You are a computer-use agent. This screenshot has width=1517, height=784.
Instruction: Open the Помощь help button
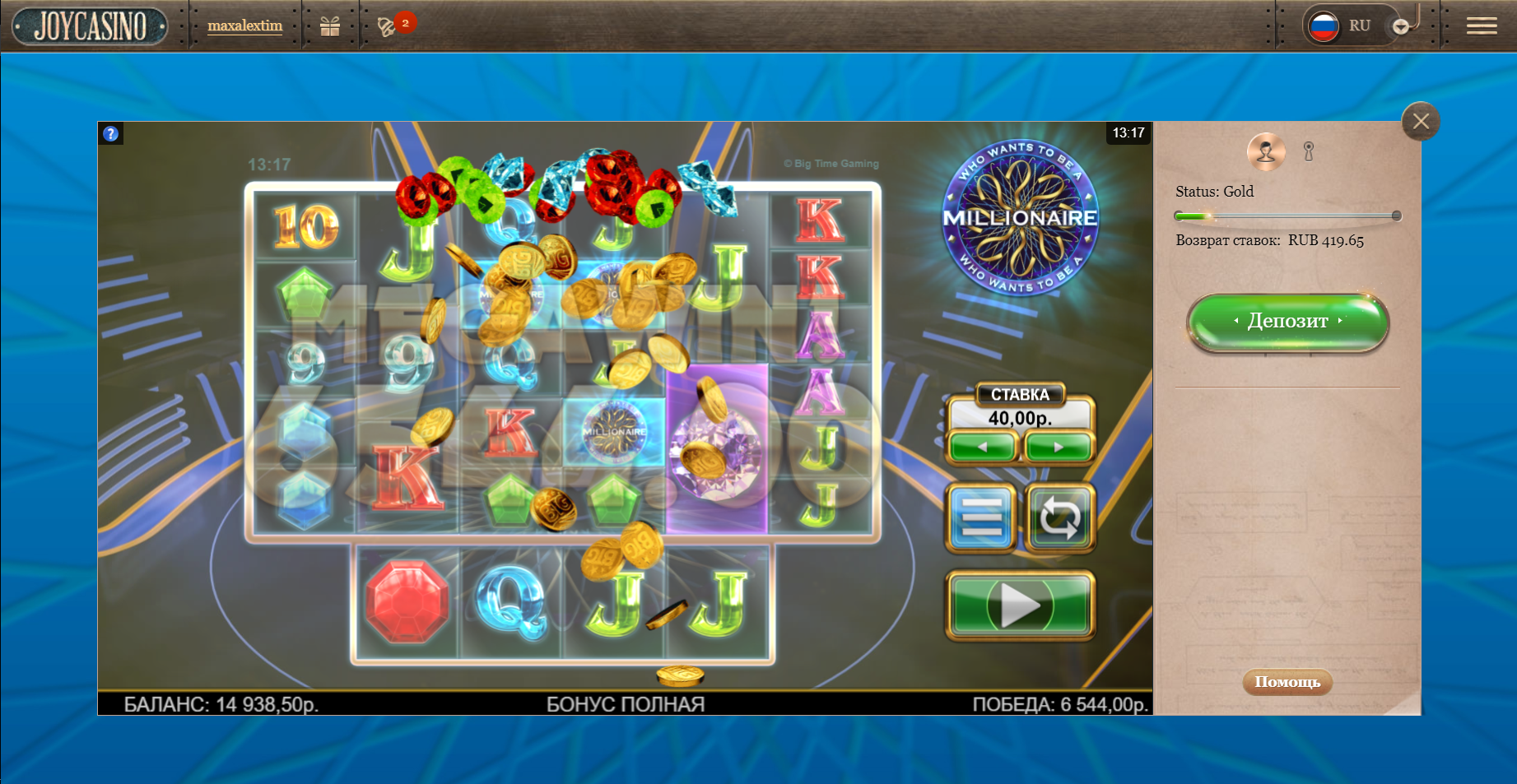click(1287, 681)
